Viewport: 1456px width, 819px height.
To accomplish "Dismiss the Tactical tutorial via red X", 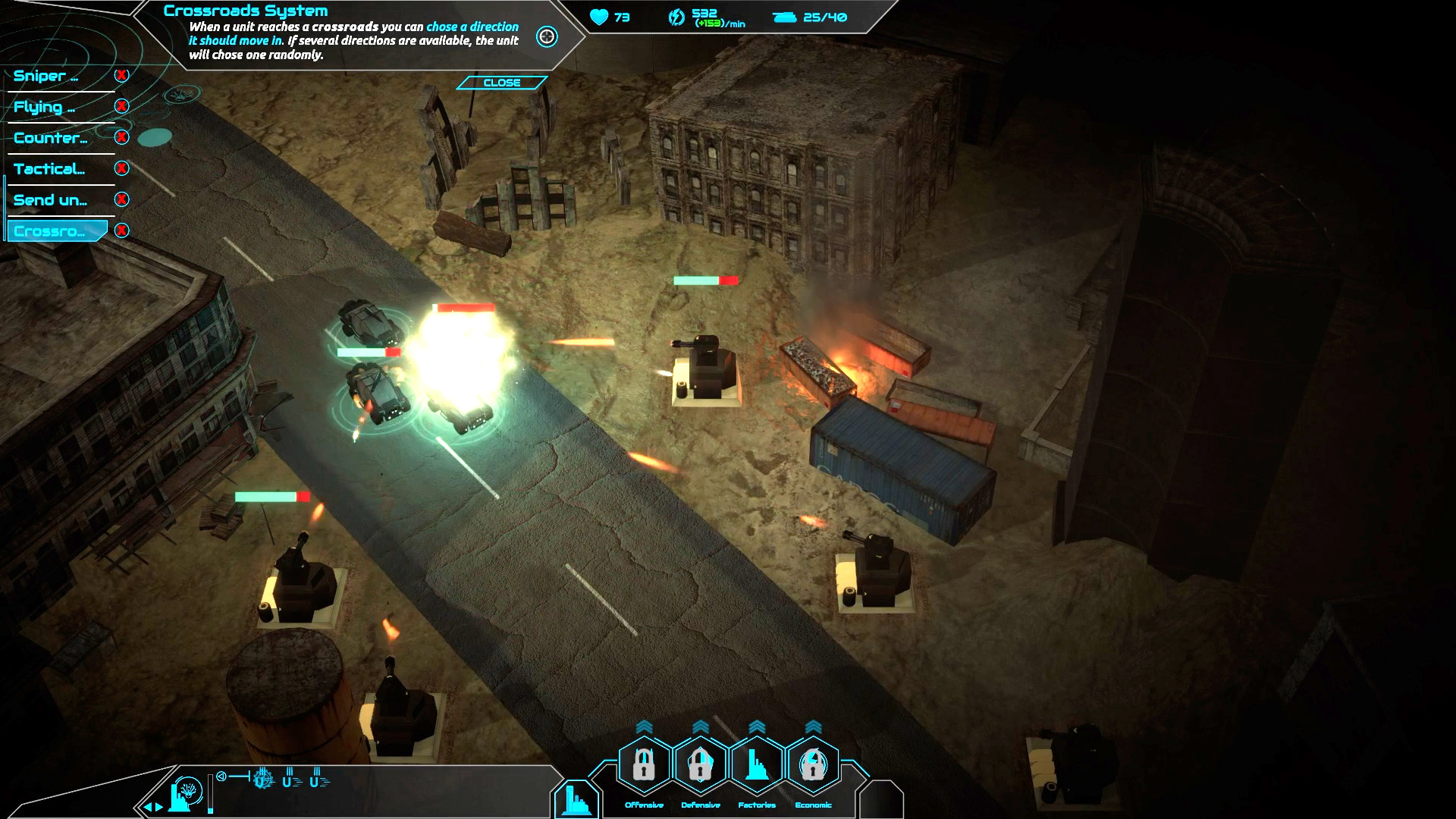I will point(121,168).
